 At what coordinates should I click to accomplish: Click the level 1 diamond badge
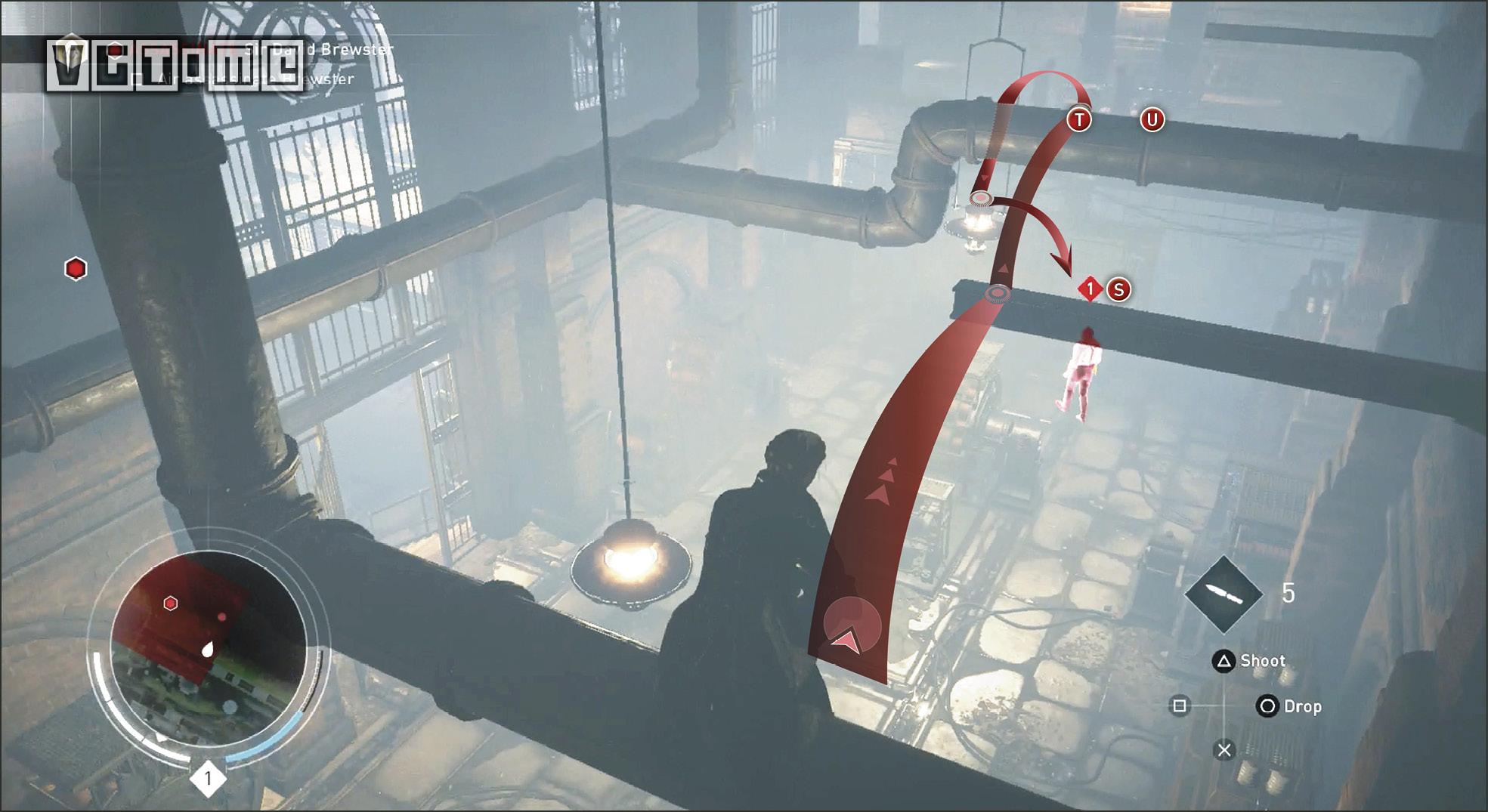[x=208, y=778]
